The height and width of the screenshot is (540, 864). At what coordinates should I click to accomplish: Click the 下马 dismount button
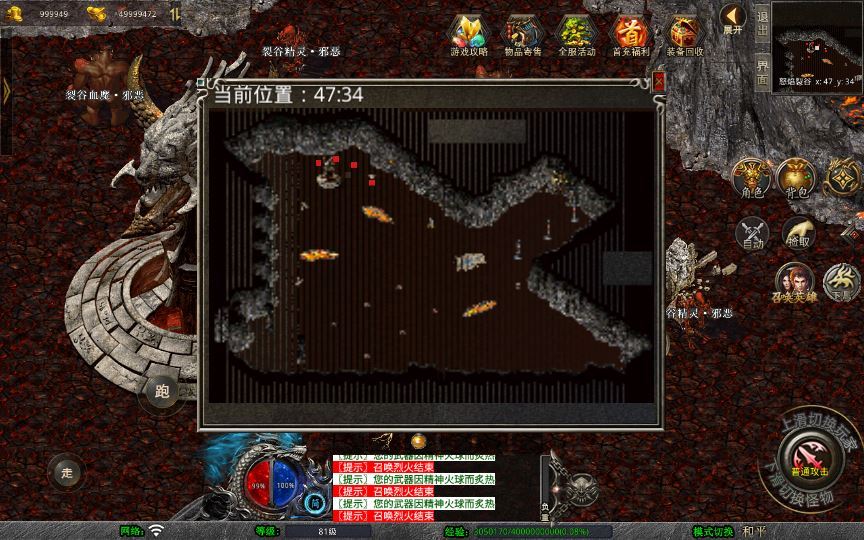(x=842, y=283)
